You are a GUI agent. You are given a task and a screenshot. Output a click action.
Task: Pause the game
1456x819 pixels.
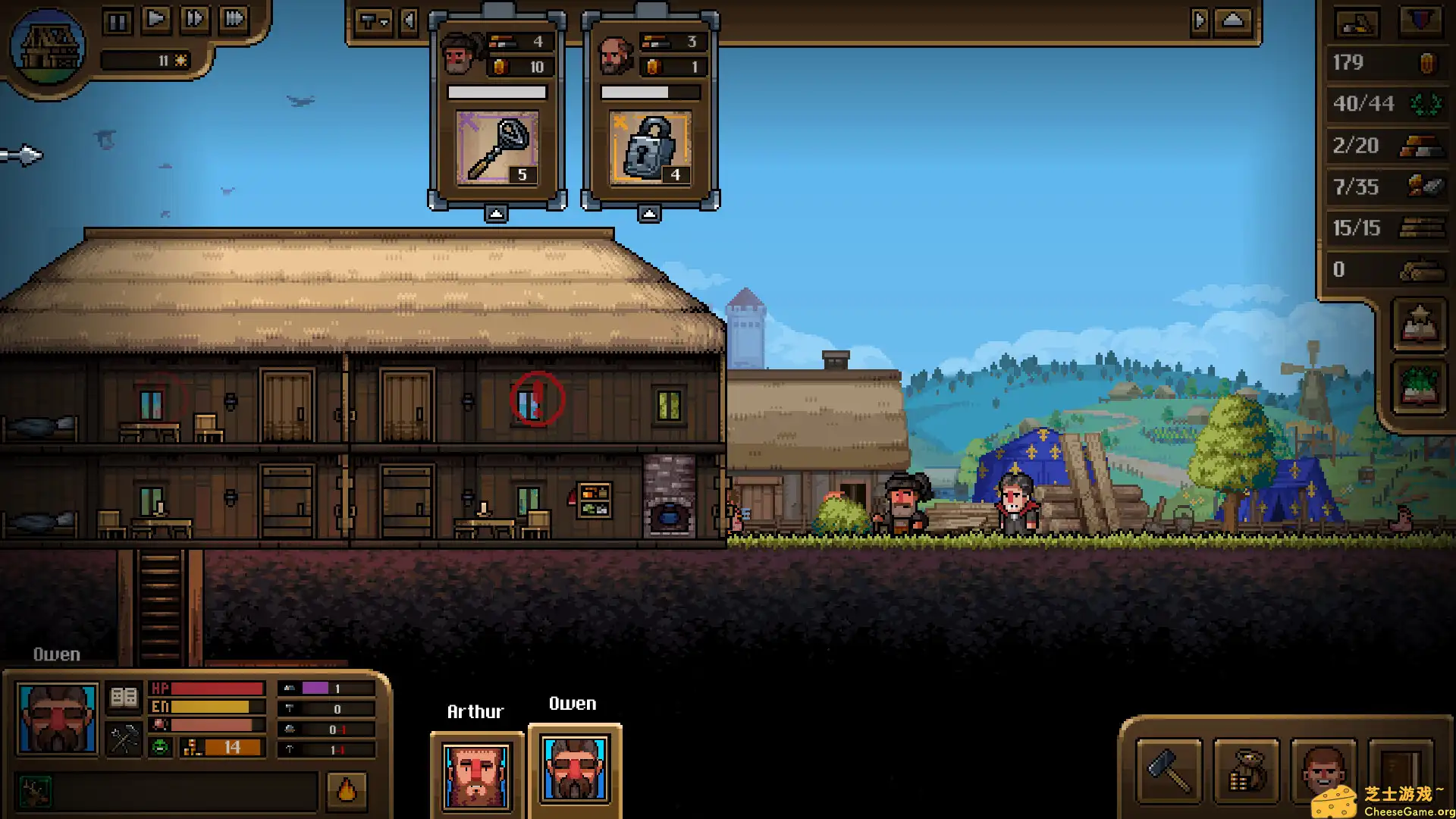118,20
